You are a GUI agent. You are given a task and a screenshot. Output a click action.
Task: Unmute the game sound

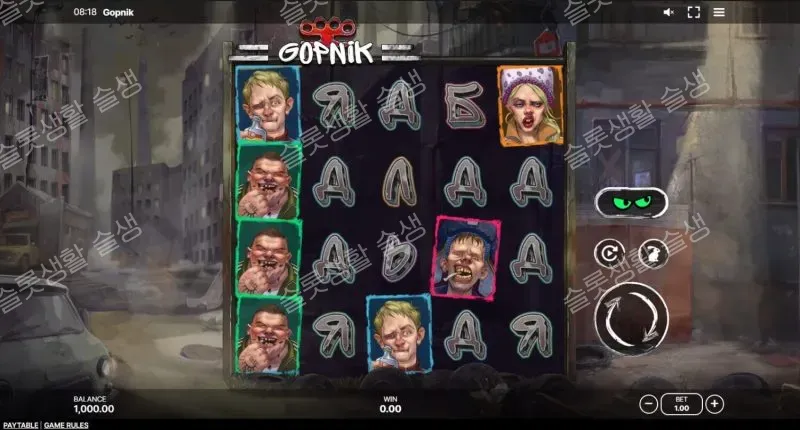pyautogui.click(x=669, y=12)
